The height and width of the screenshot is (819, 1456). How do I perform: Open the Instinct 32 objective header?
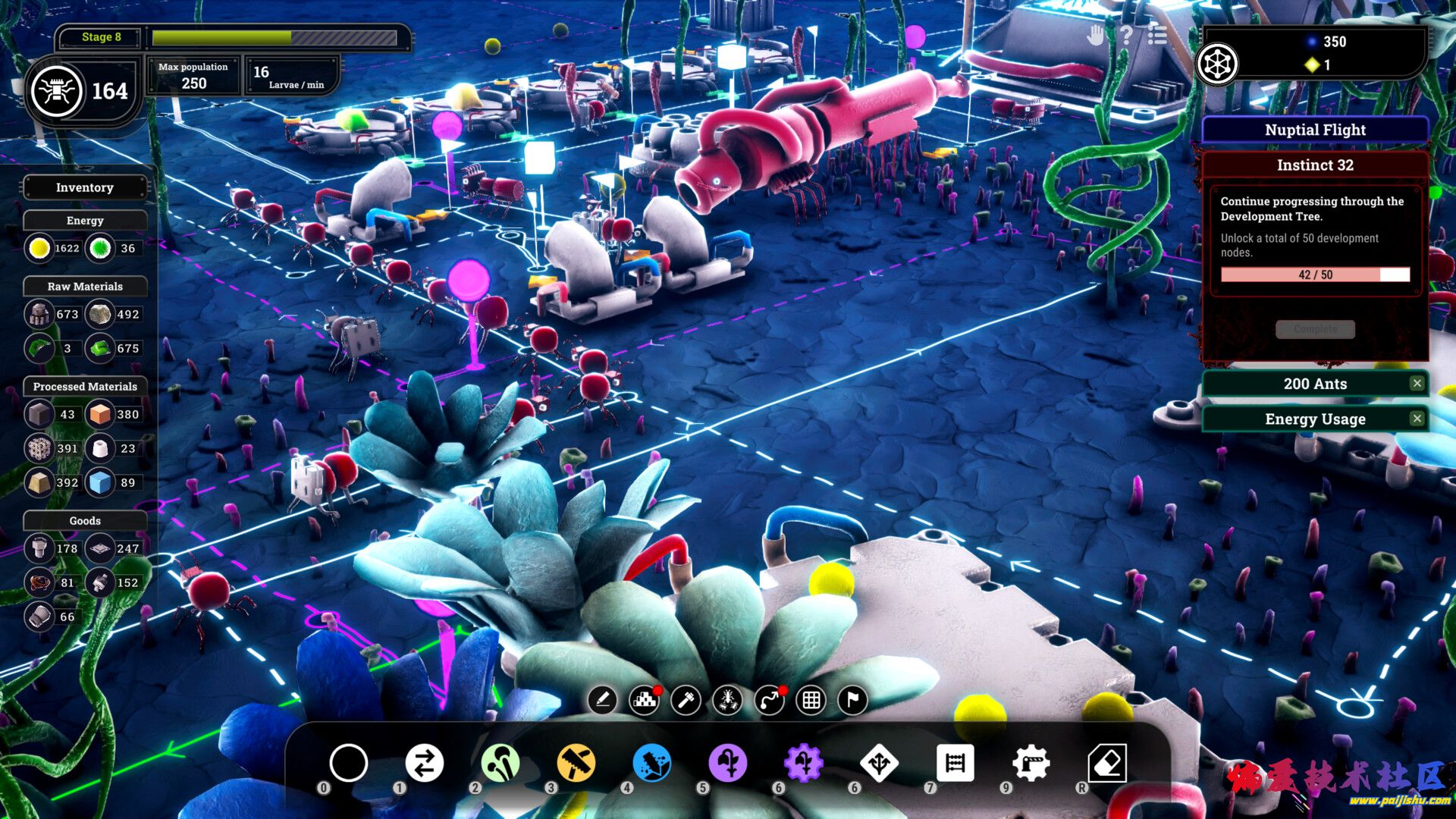coord(1315,165)
